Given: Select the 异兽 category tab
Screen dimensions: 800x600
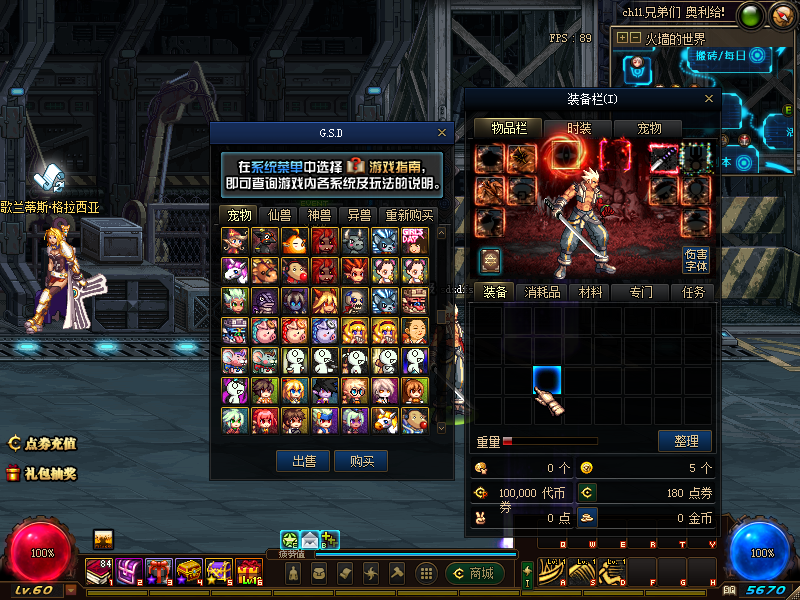Looking at the screenshot, I should [359, 215].
